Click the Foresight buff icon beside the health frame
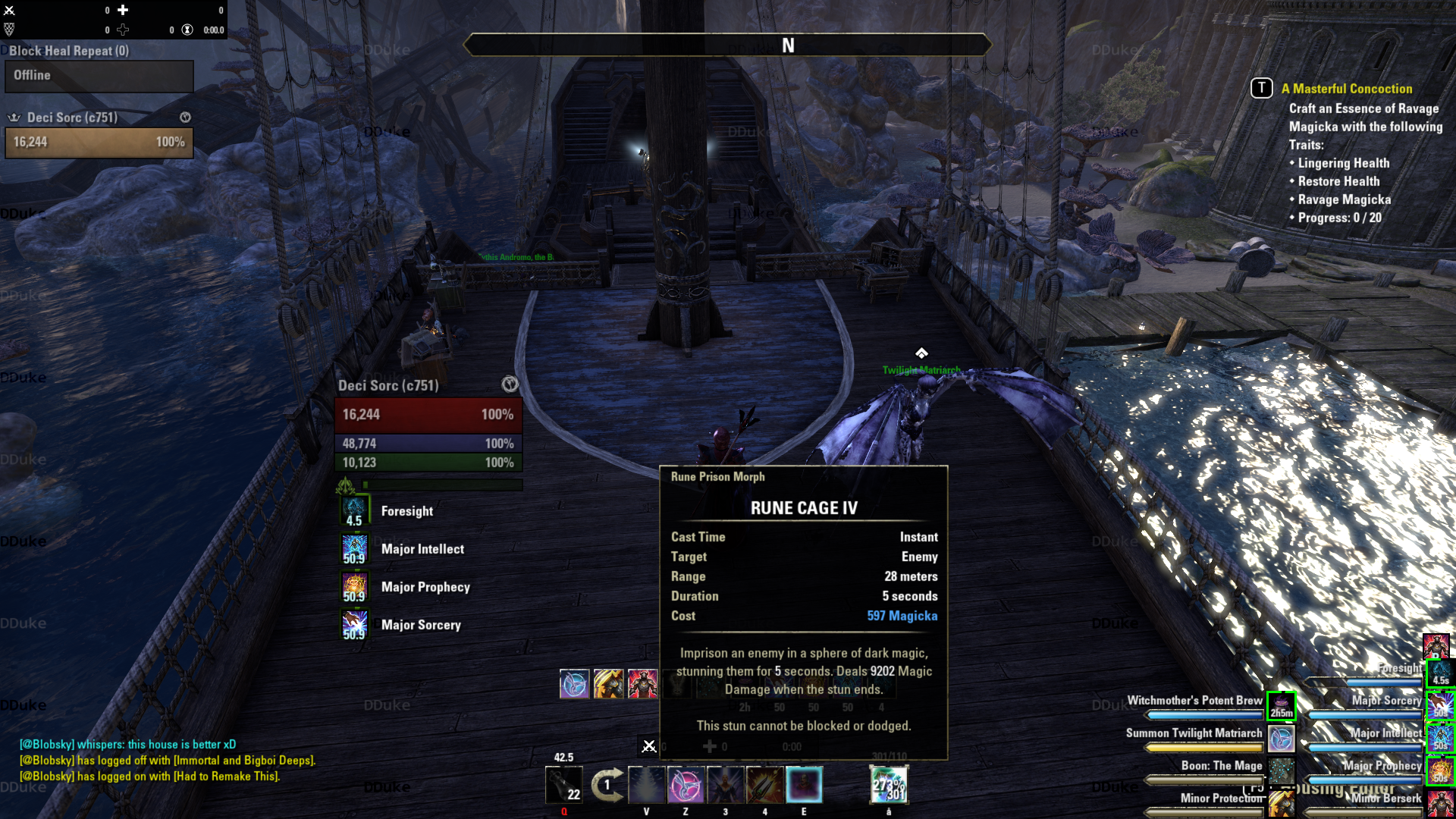The width and height of the screenshot is (1456, 819). 354,511
